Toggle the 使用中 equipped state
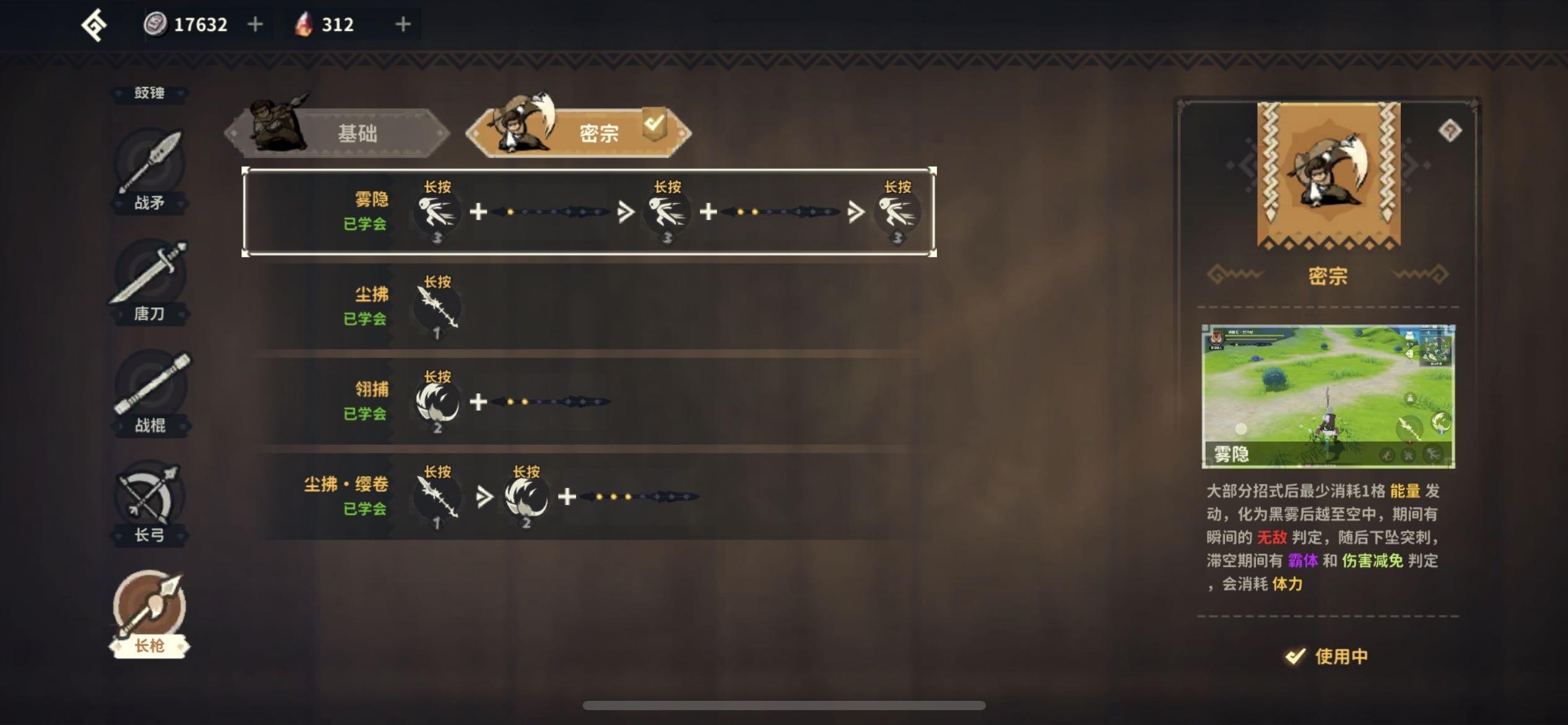 (1325, 656)
